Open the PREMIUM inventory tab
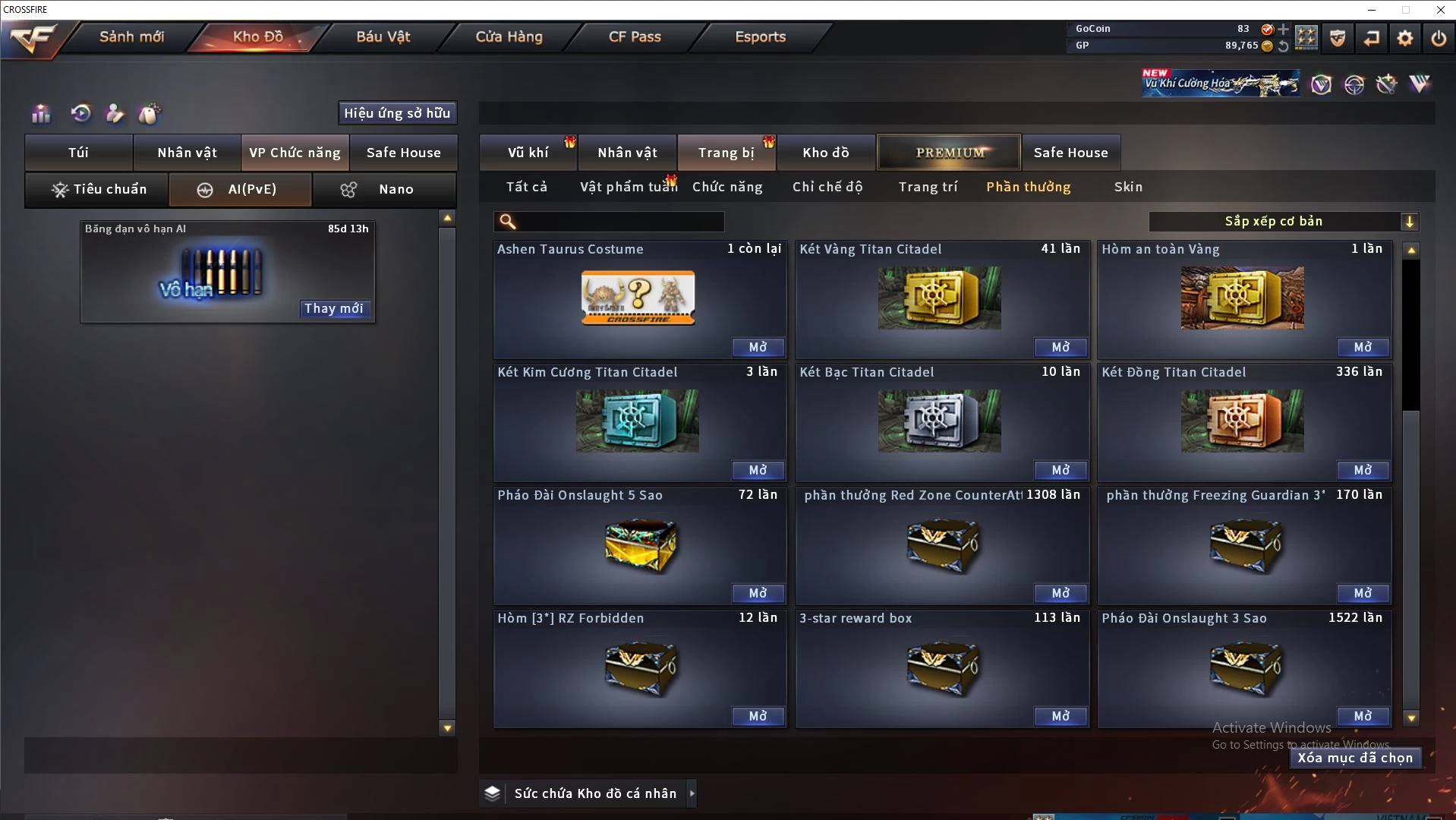This screenshot has width=1456, height=820. click(949, 153)
